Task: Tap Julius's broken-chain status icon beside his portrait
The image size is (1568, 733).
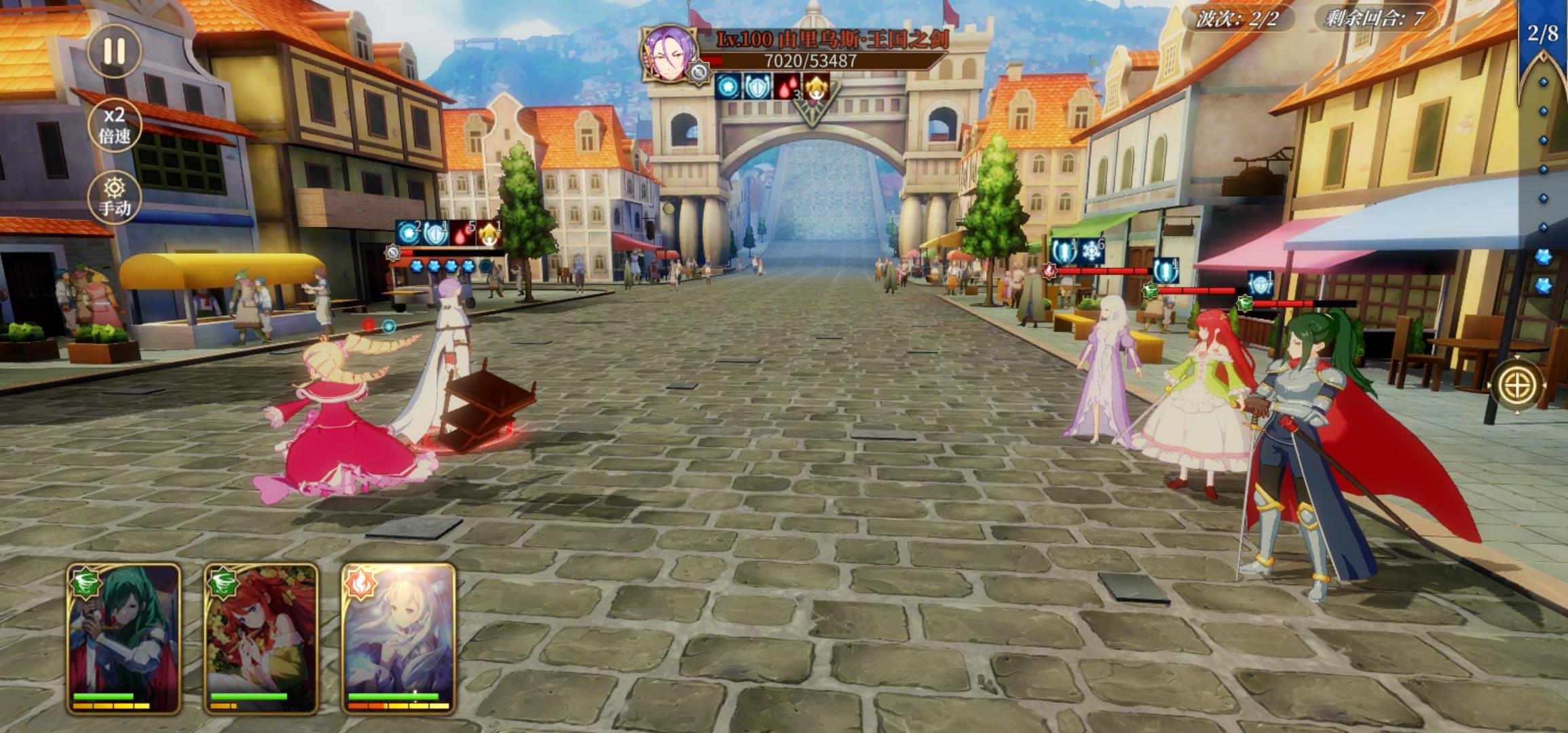Action: click(698, 73)
